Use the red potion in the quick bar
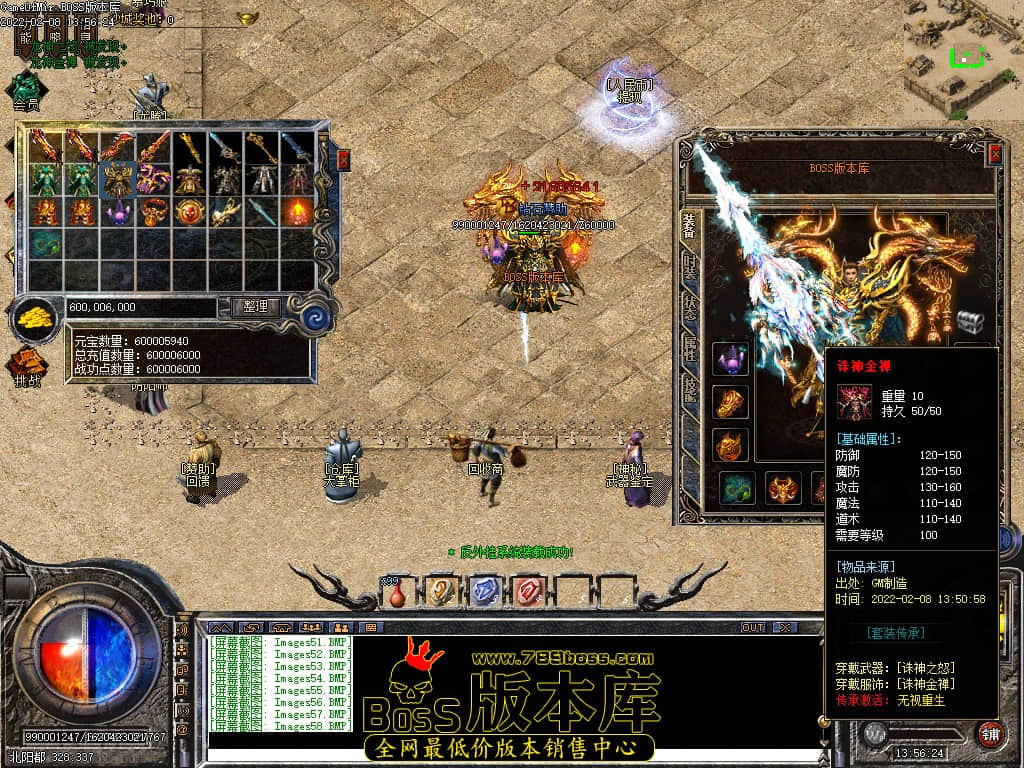The width and height of the screenshot is (1024, 768). click(397, 593)
